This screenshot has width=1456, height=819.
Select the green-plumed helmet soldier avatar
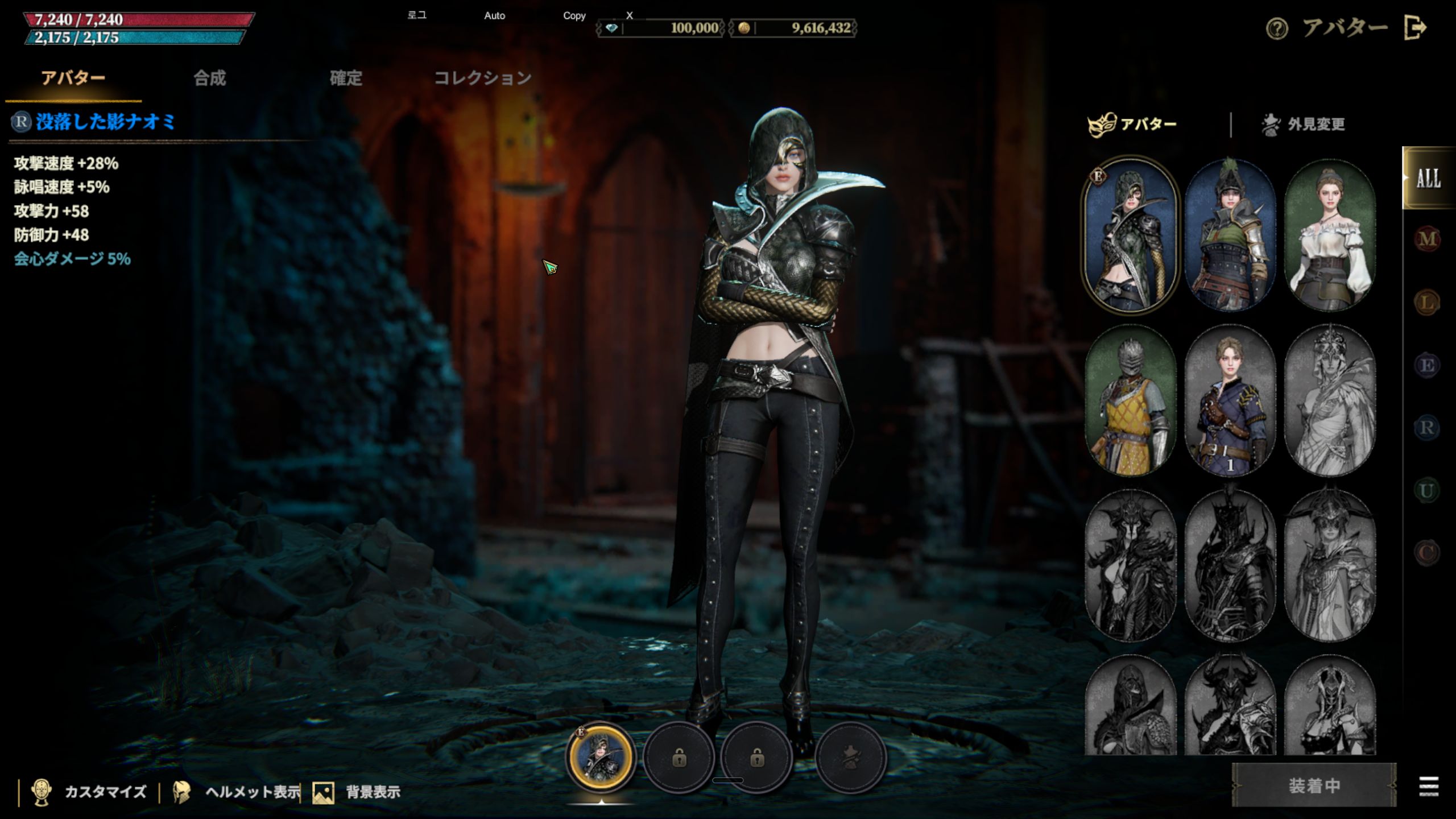(x=1230, y=235)
